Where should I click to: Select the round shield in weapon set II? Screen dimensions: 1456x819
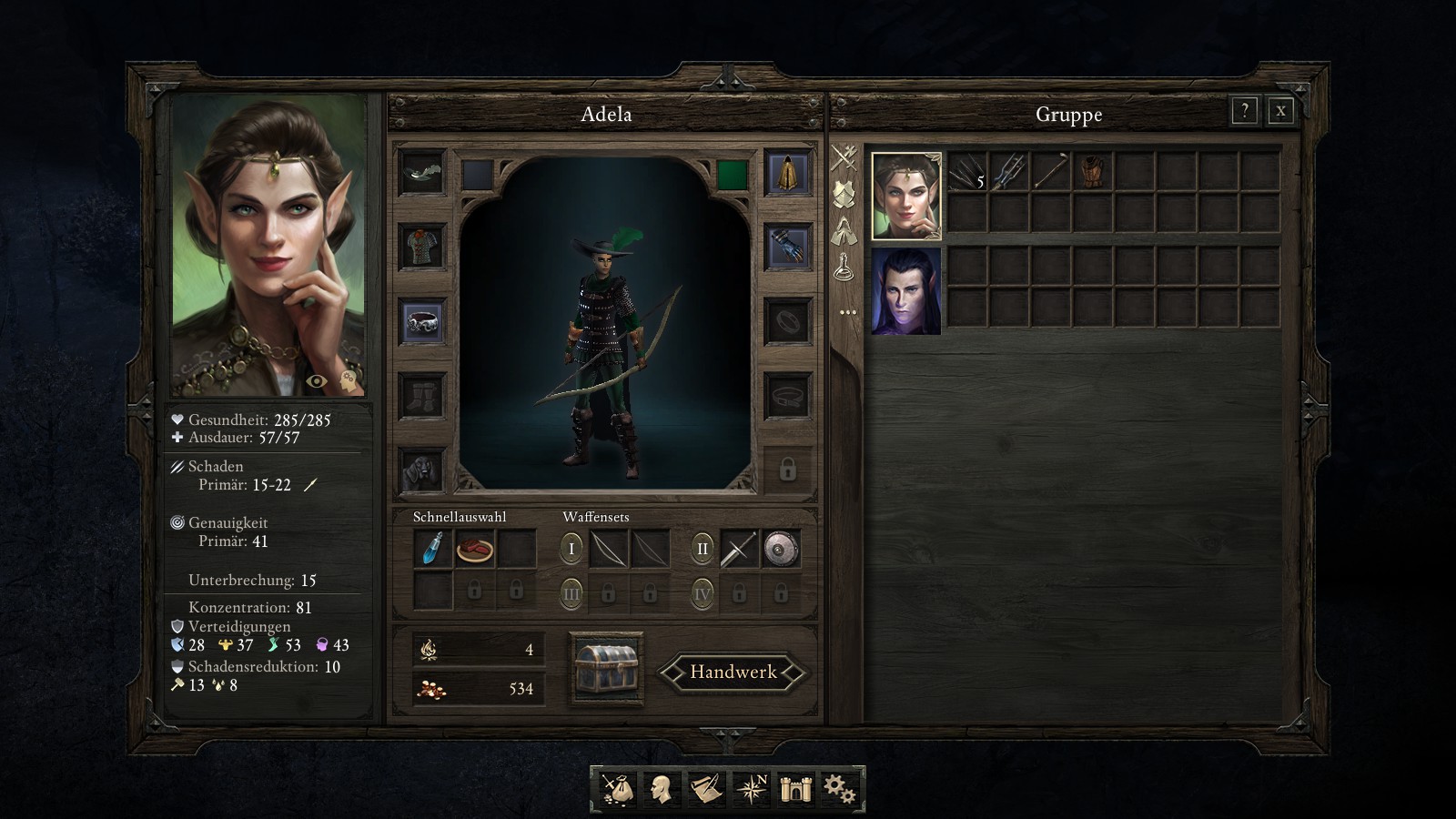[781, 549]
